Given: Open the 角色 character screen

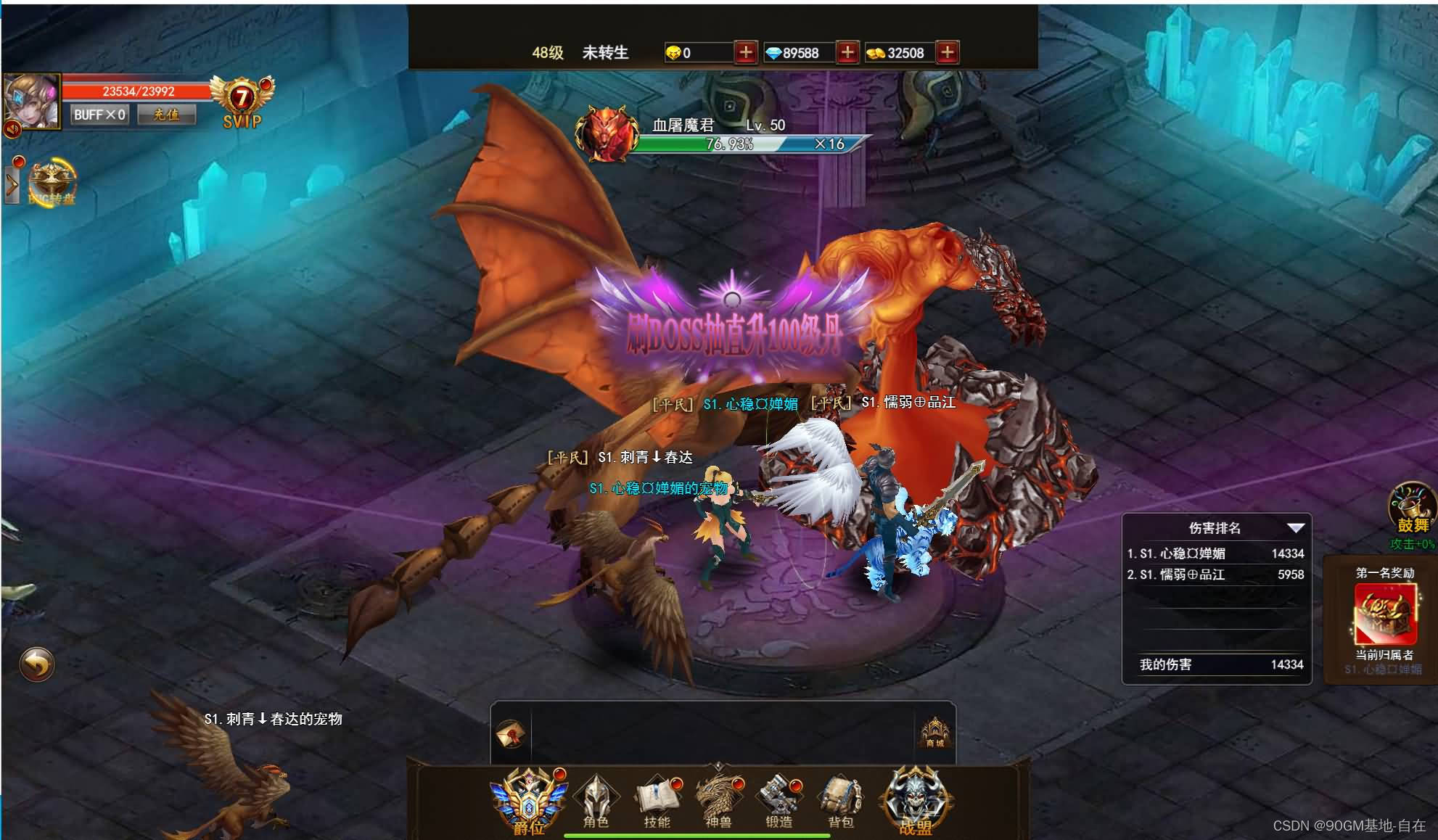Looking at the screenshot, I should 596,802.
